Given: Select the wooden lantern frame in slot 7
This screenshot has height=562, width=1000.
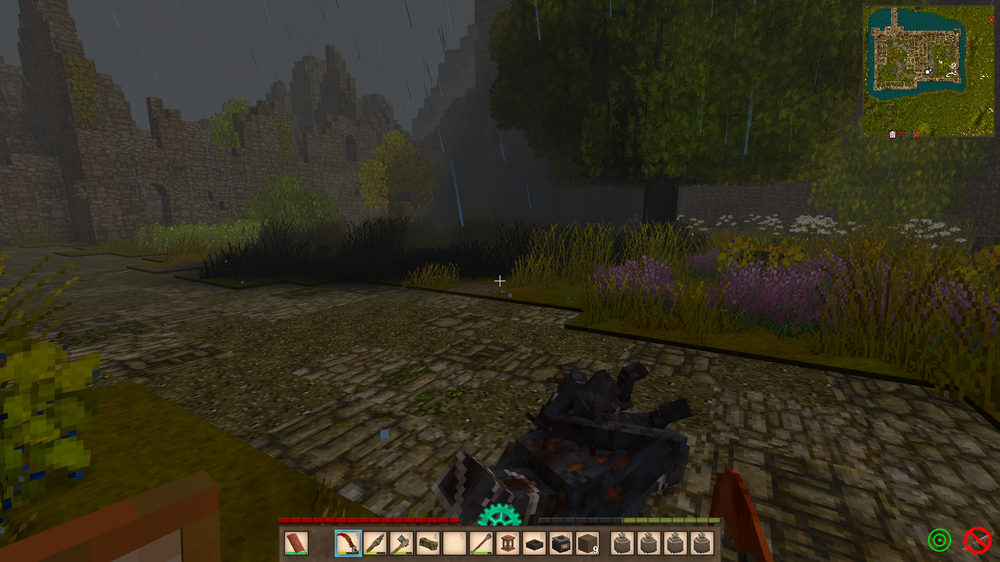Looking at the screenshot, I should [x=508, y=544].
